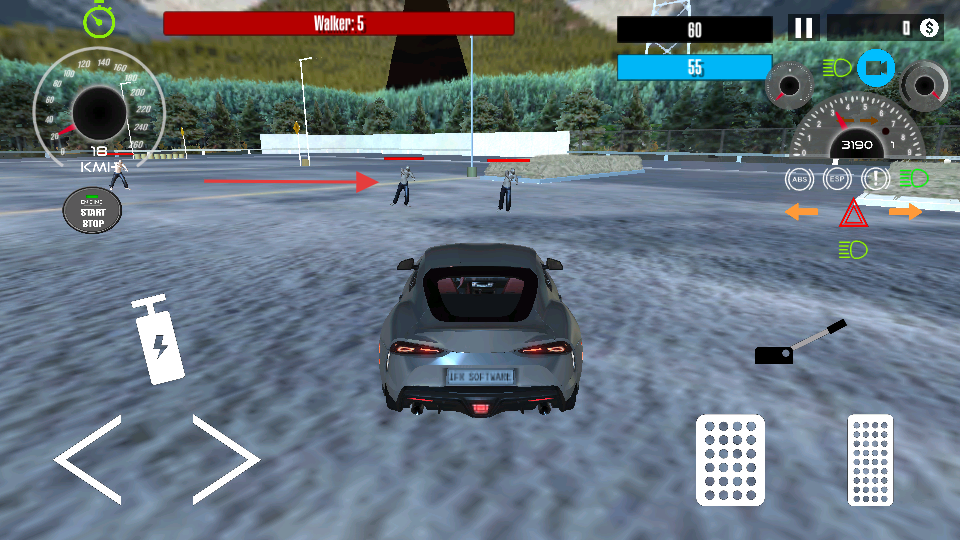Steer right with the right chevron

point(226,459)
